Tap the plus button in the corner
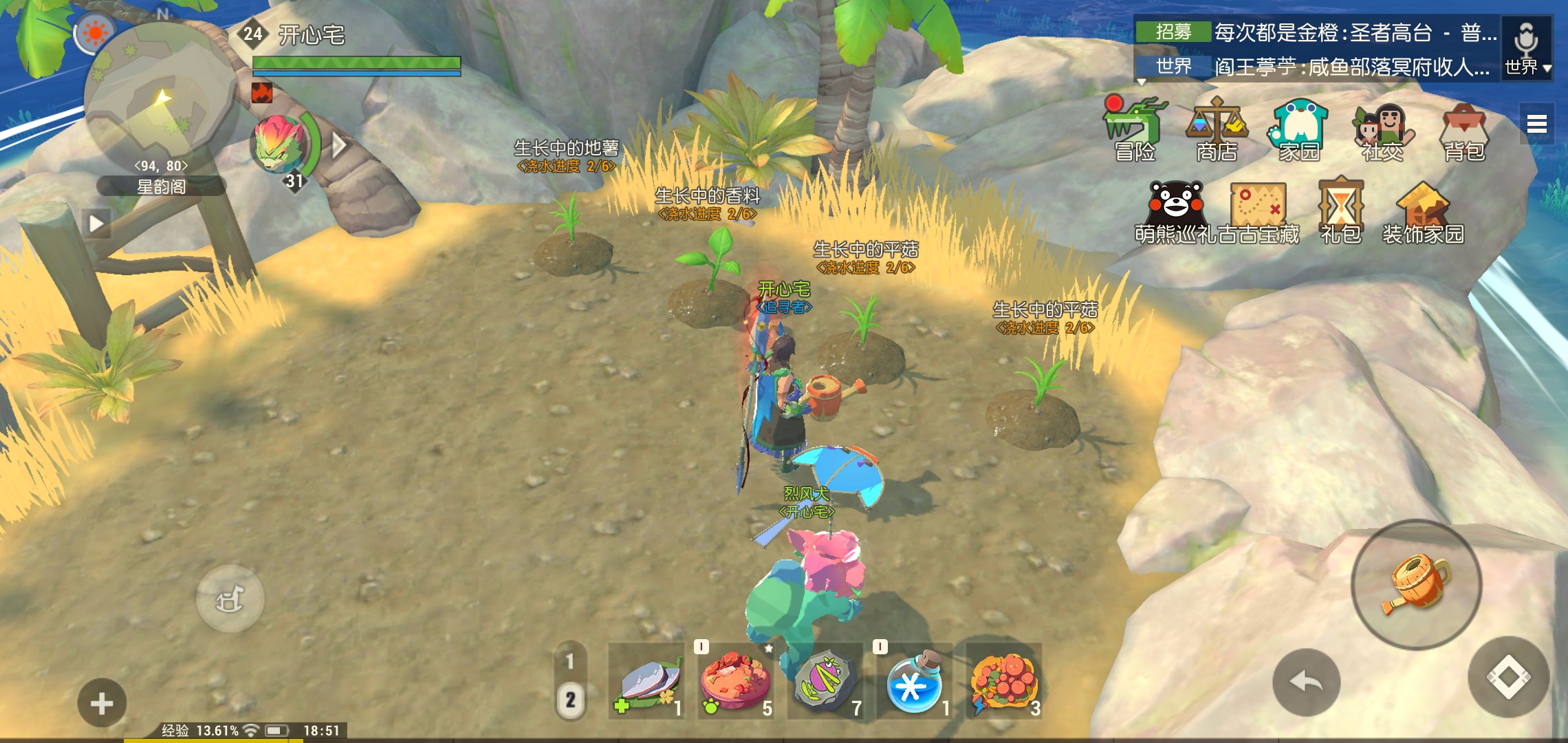 coord(102,703)
